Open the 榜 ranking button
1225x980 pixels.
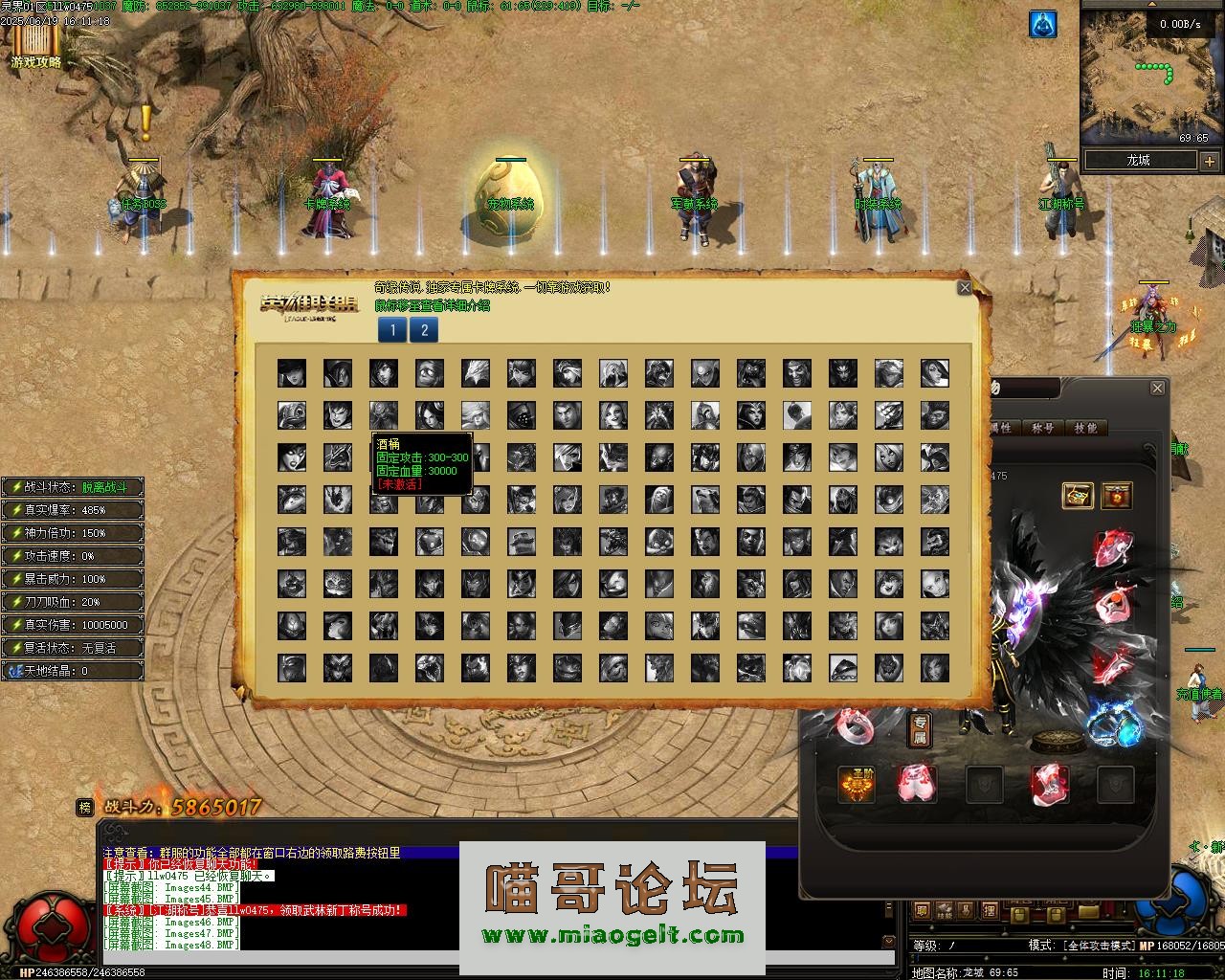(x=85, y=808)
